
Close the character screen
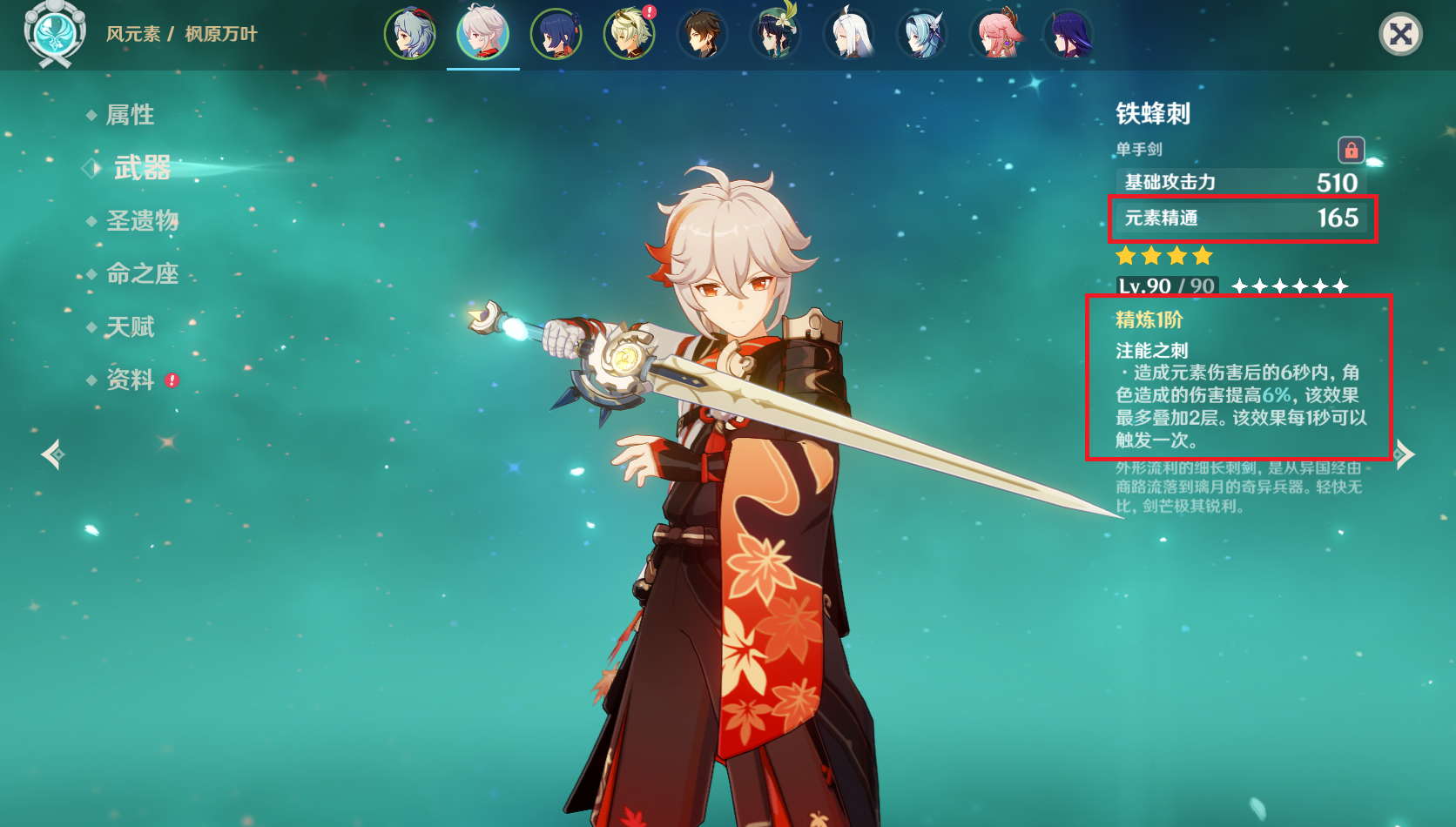tap(1400, 35)
